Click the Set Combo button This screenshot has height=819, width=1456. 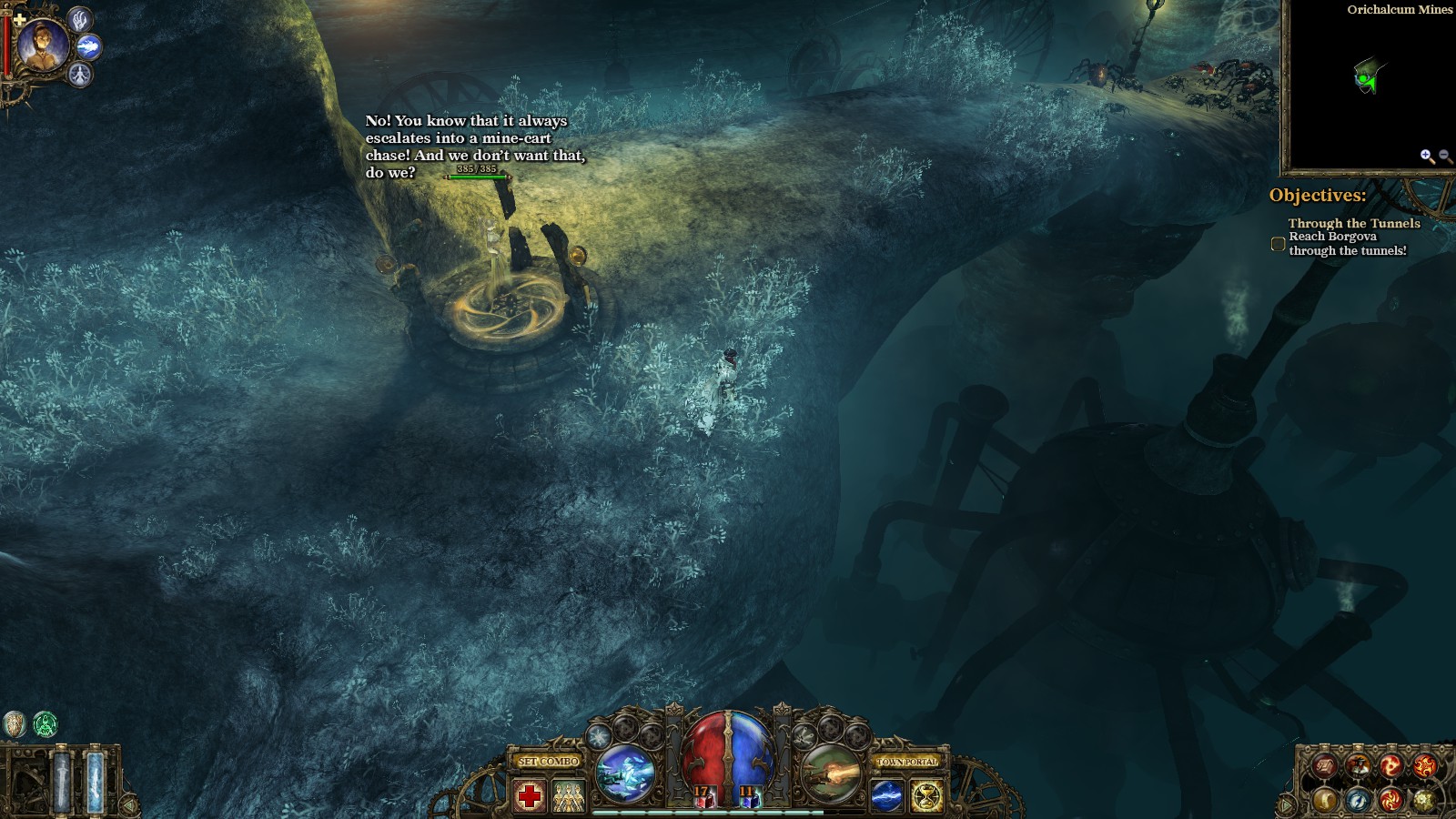click(548, 762)
